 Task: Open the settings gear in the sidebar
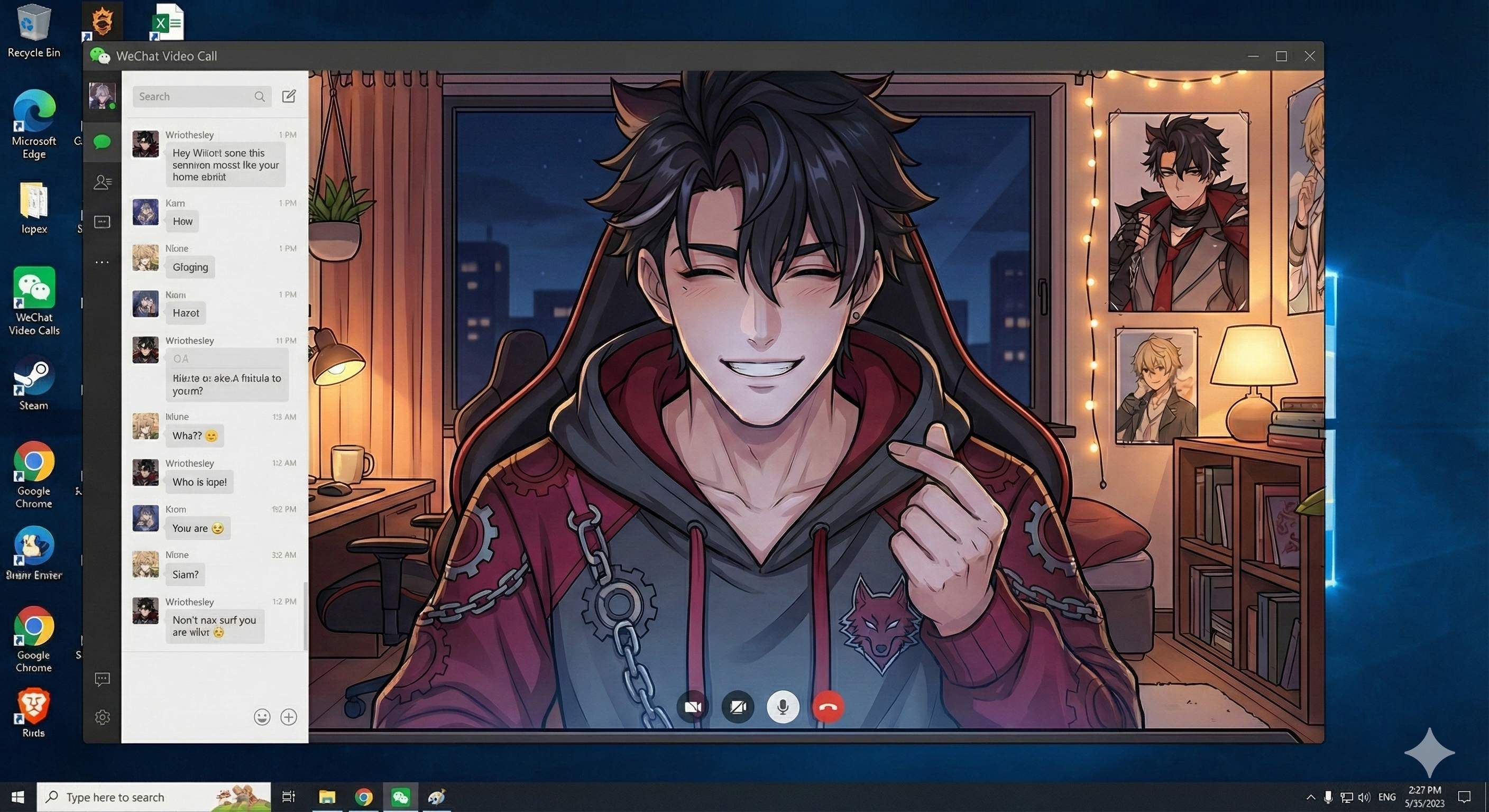[x=102, y=717]
